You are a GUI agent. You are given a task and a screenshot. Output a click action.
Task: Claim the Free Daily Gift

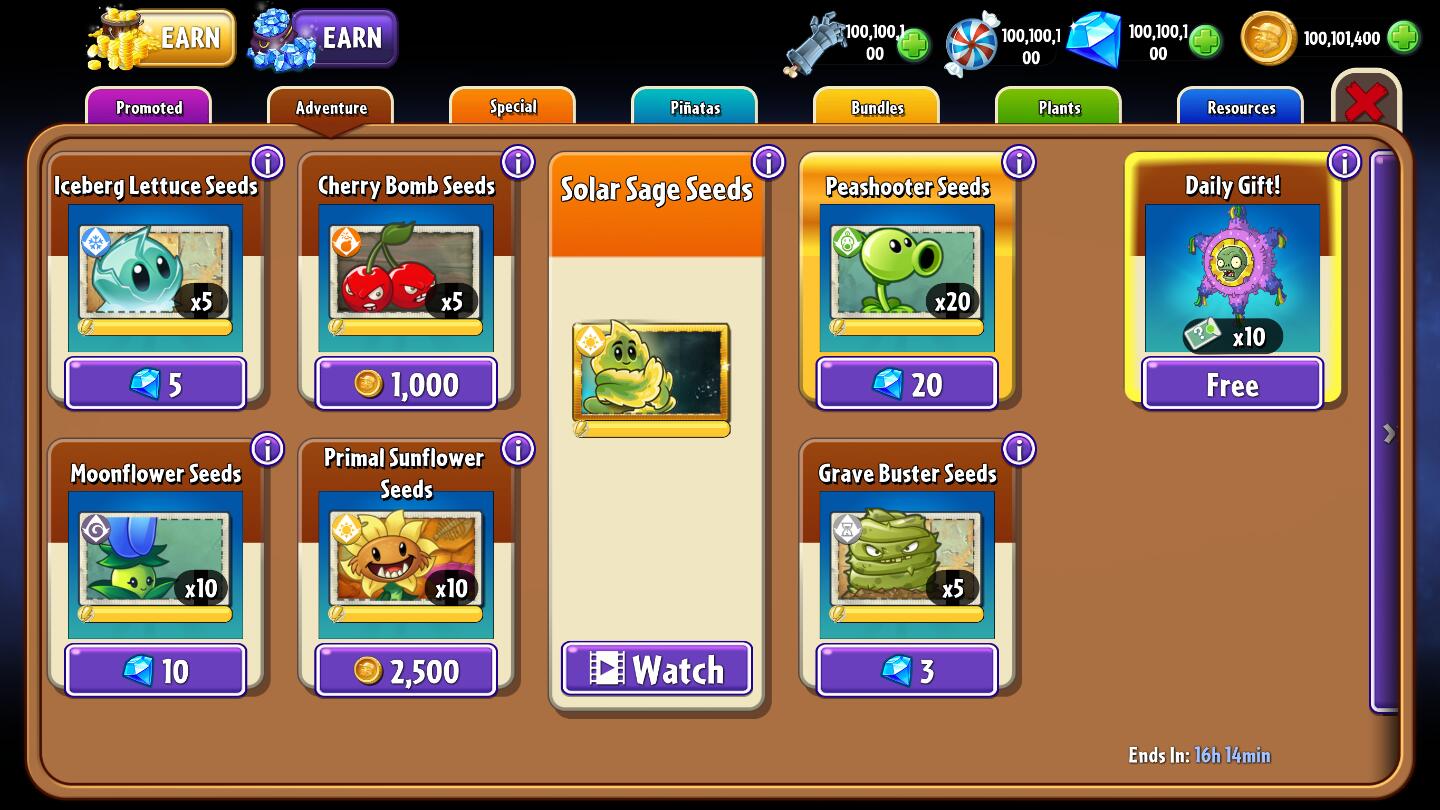(x=1231, y=384)
